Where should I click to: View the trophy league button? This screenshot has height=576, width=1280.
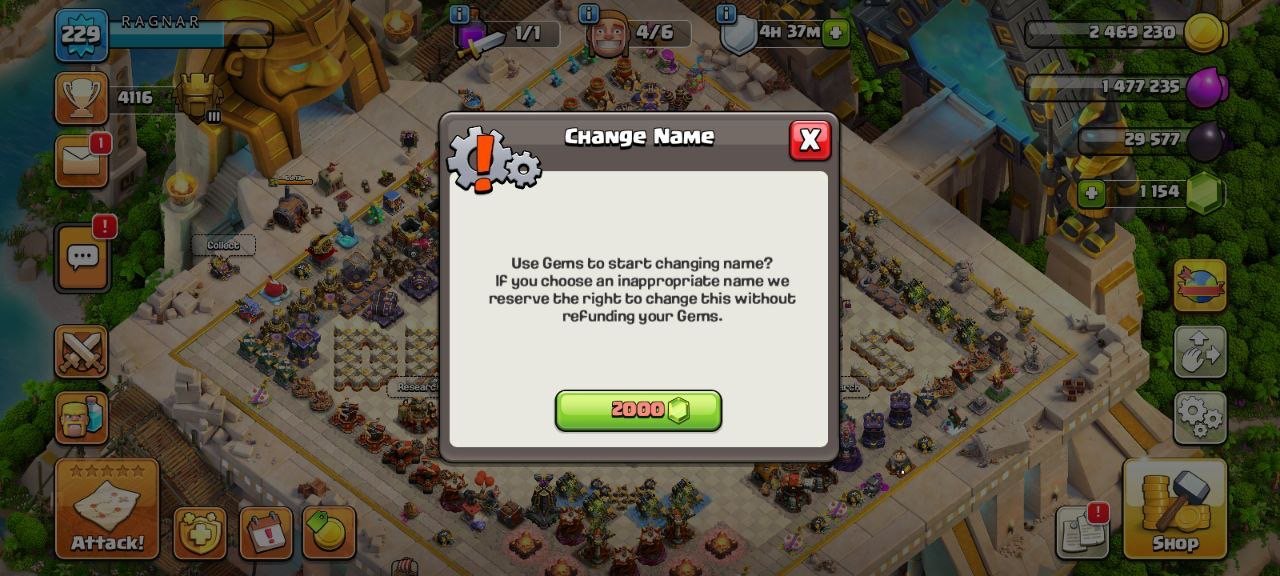pos(81,98)
